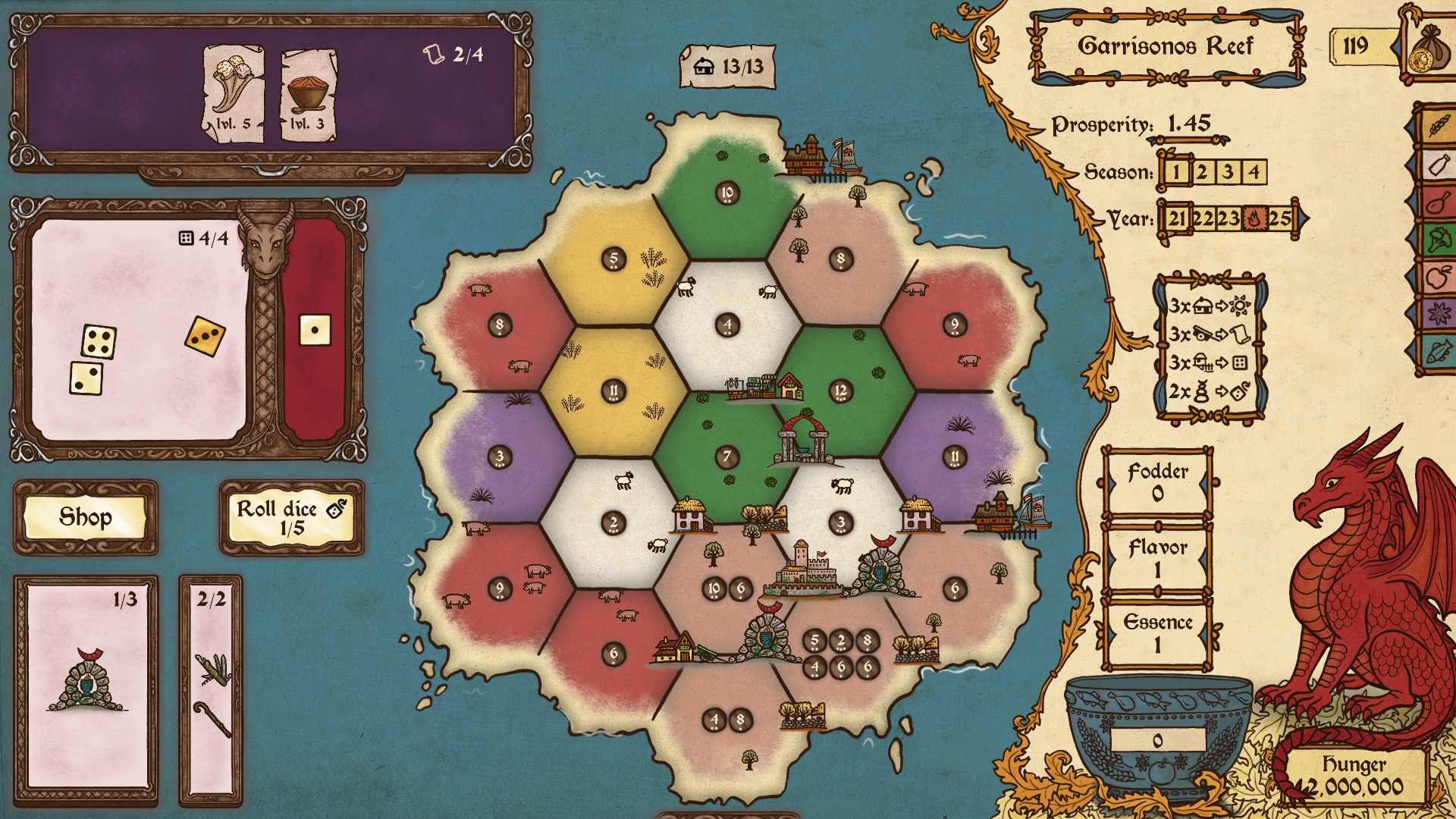Image resolution: width=1456 pixels, height=819 pixels.
Task: Switch to the milk bottle resource tab
Action: pyautogui.click(x=1438, y=165)
